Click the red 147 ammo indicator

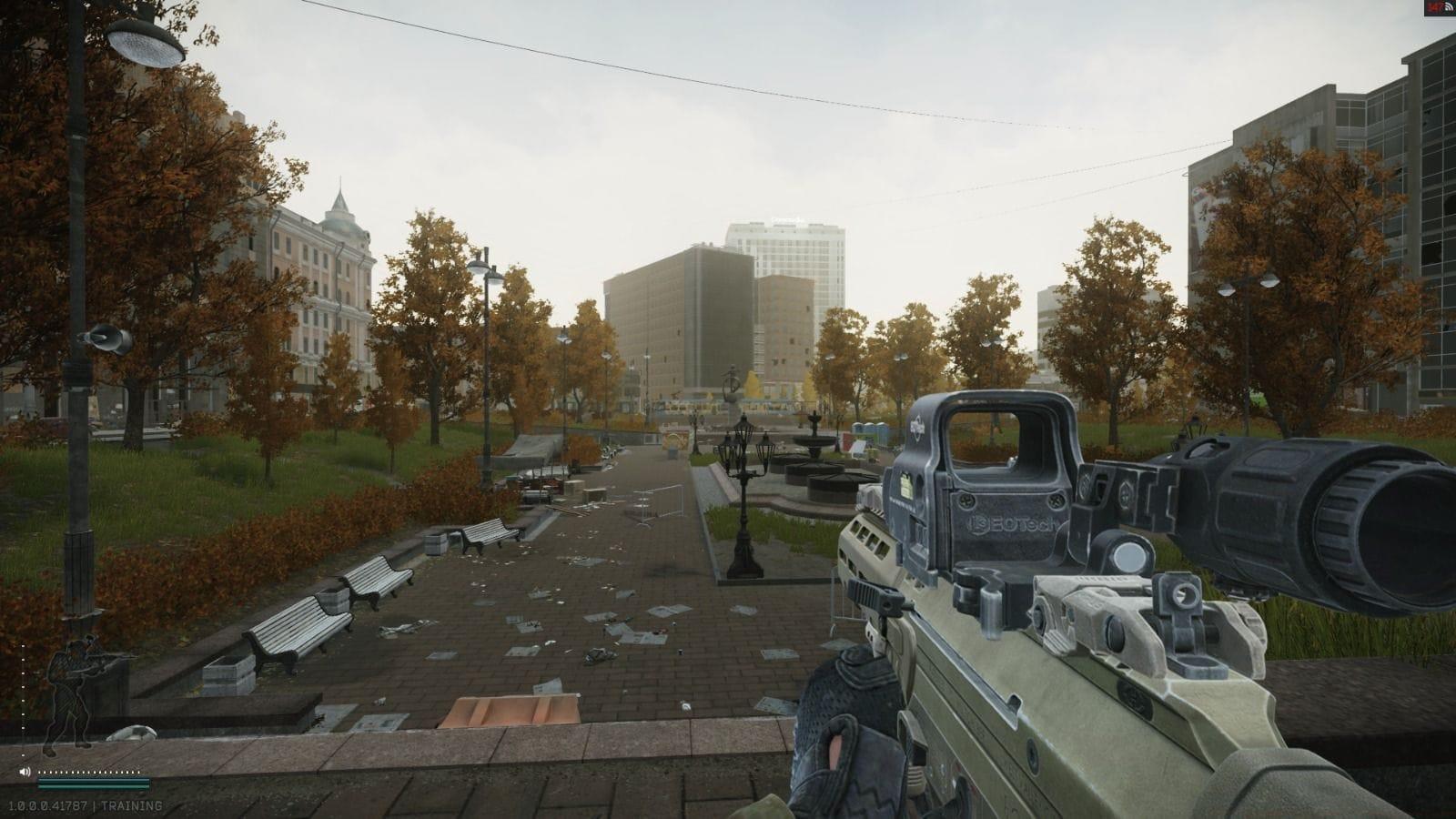point(1433,7)
